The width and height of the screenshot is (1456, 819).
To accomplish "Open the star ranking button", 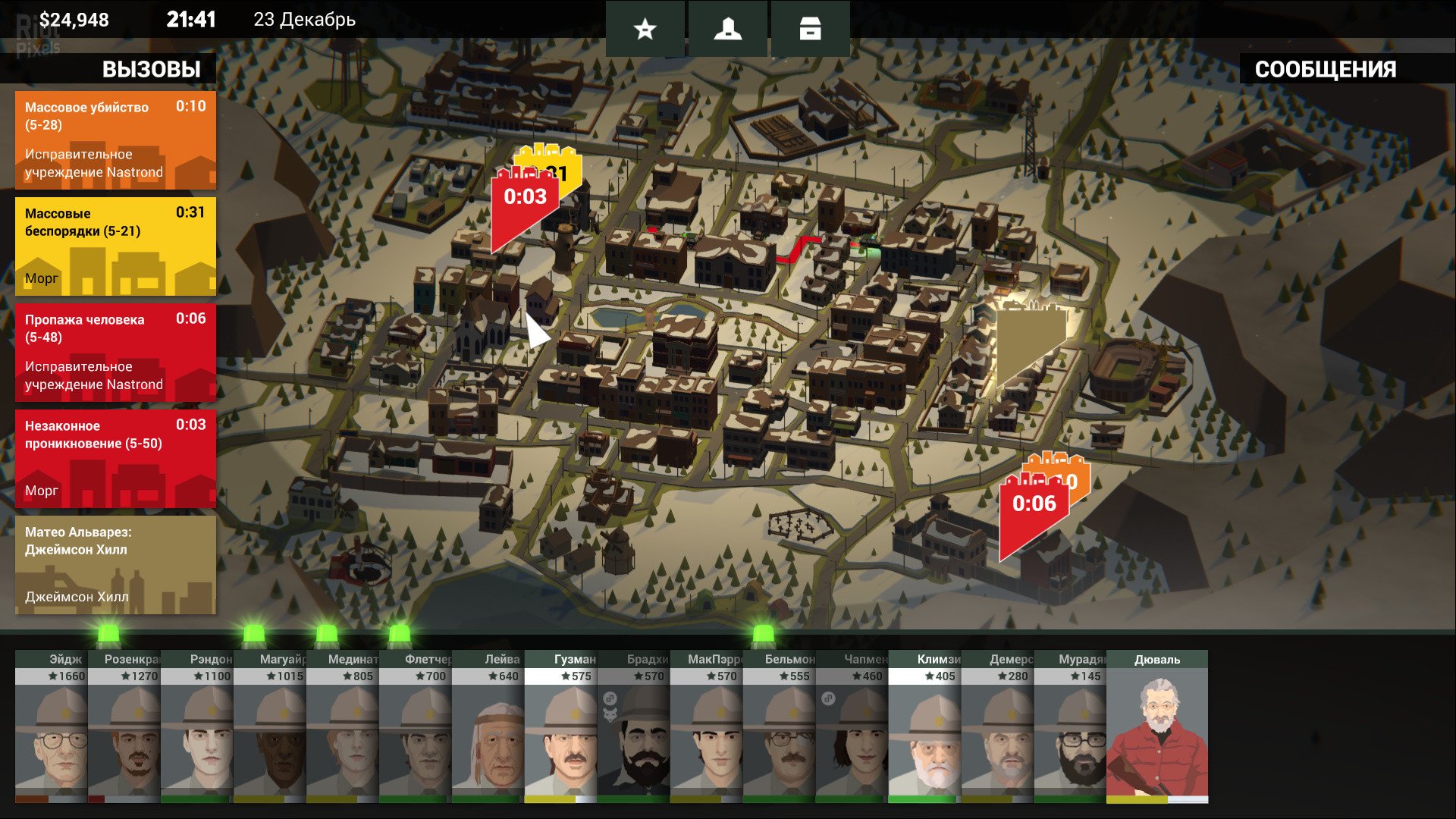I will (x=645, y=29).
